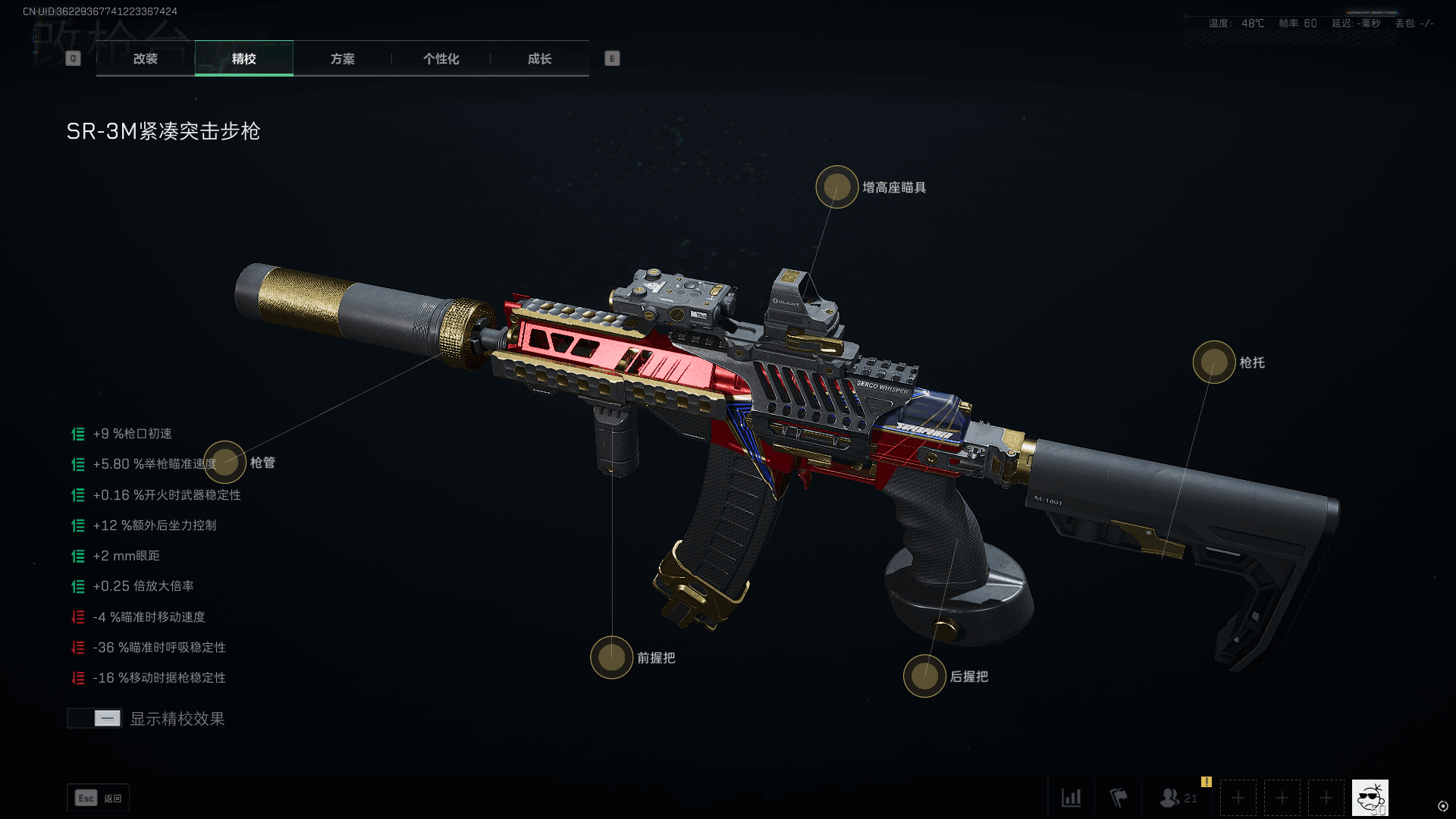1456x819 pixels.
Task: Choose the 后握把 calibration node
Action: pyautogui.click(x=924, y=676)
